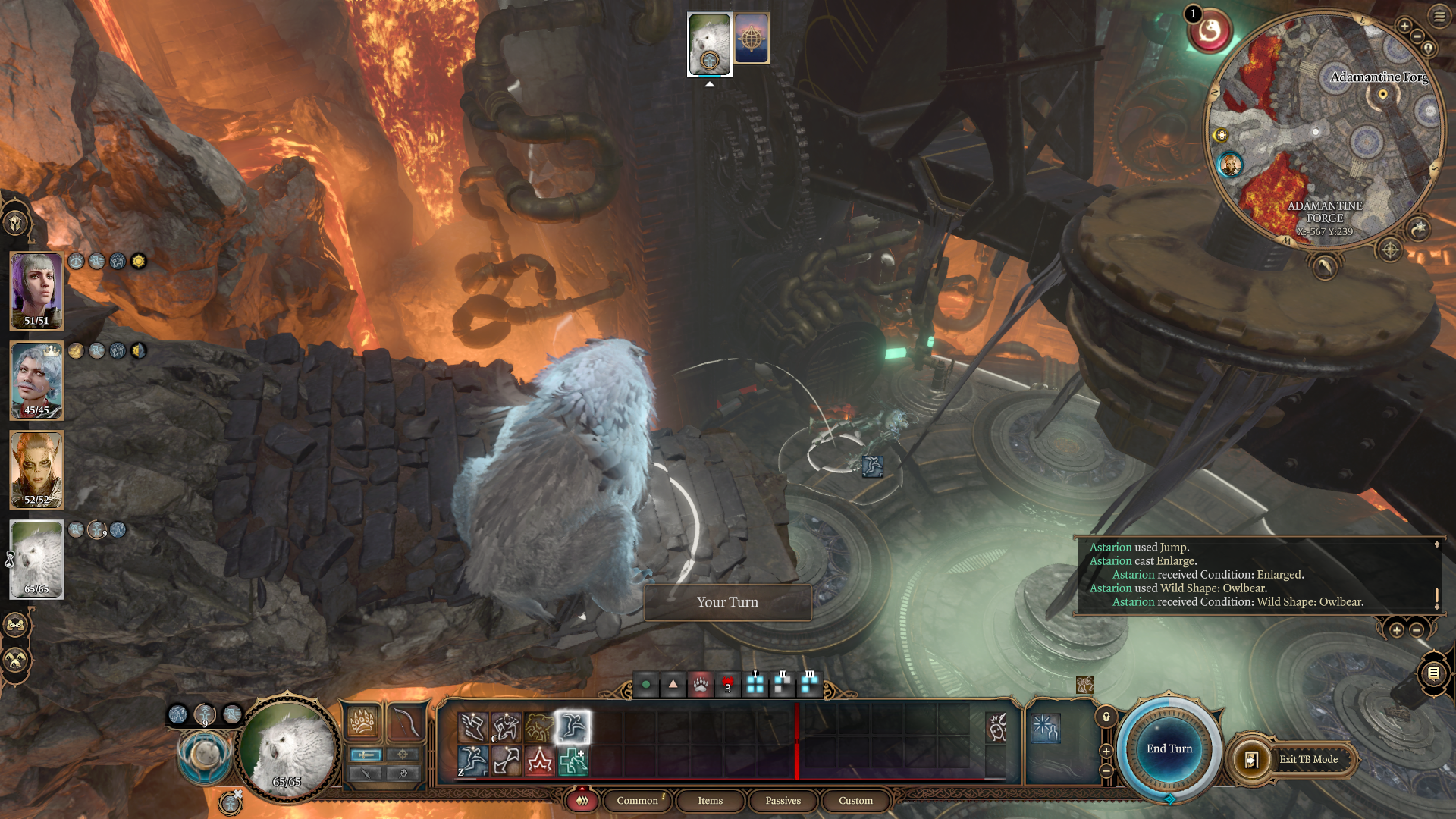The image size is (1456, 819).
Task: Show the Passives hotbar tab
Action: tap(783, 800)
